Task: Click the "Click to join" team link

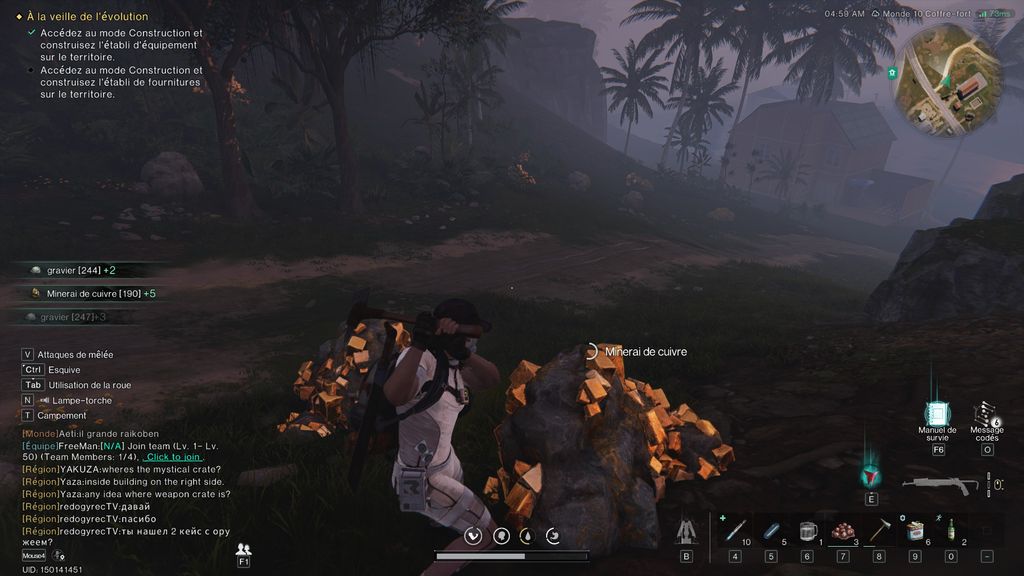Action: click(x=174, y=457)
